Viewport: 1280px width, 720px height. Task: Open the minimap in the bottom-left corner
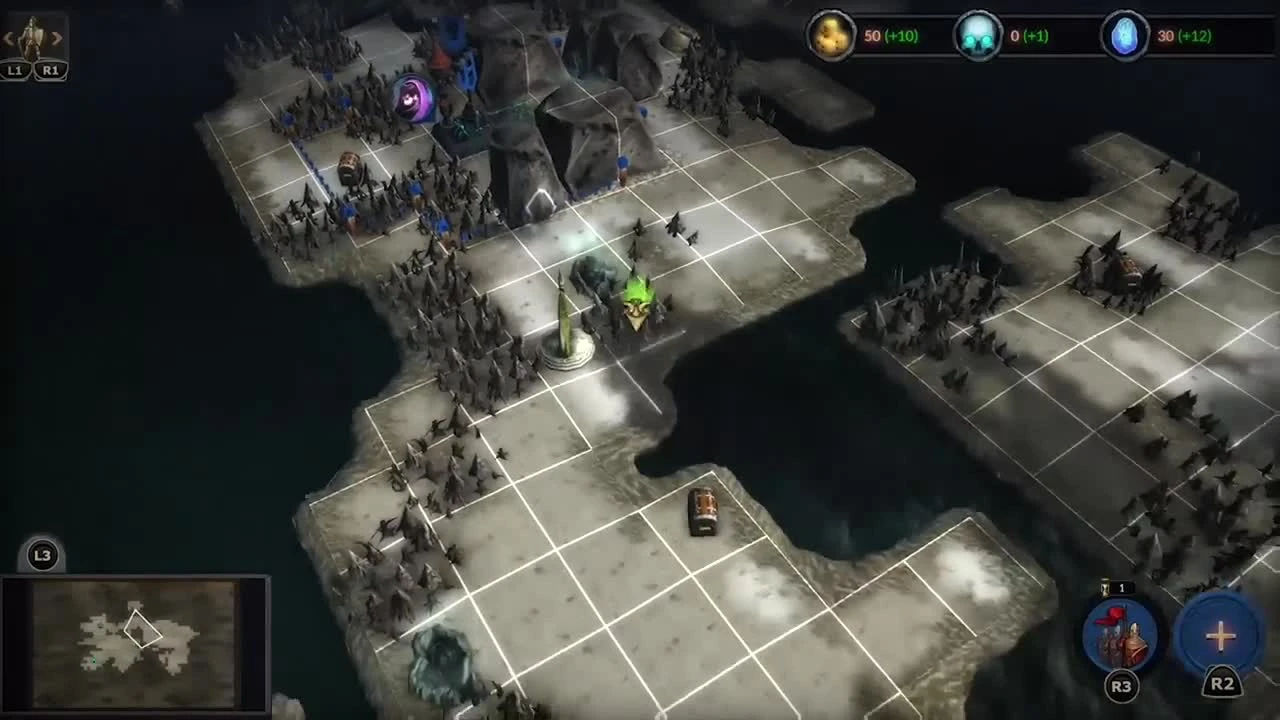coord(135,645)
